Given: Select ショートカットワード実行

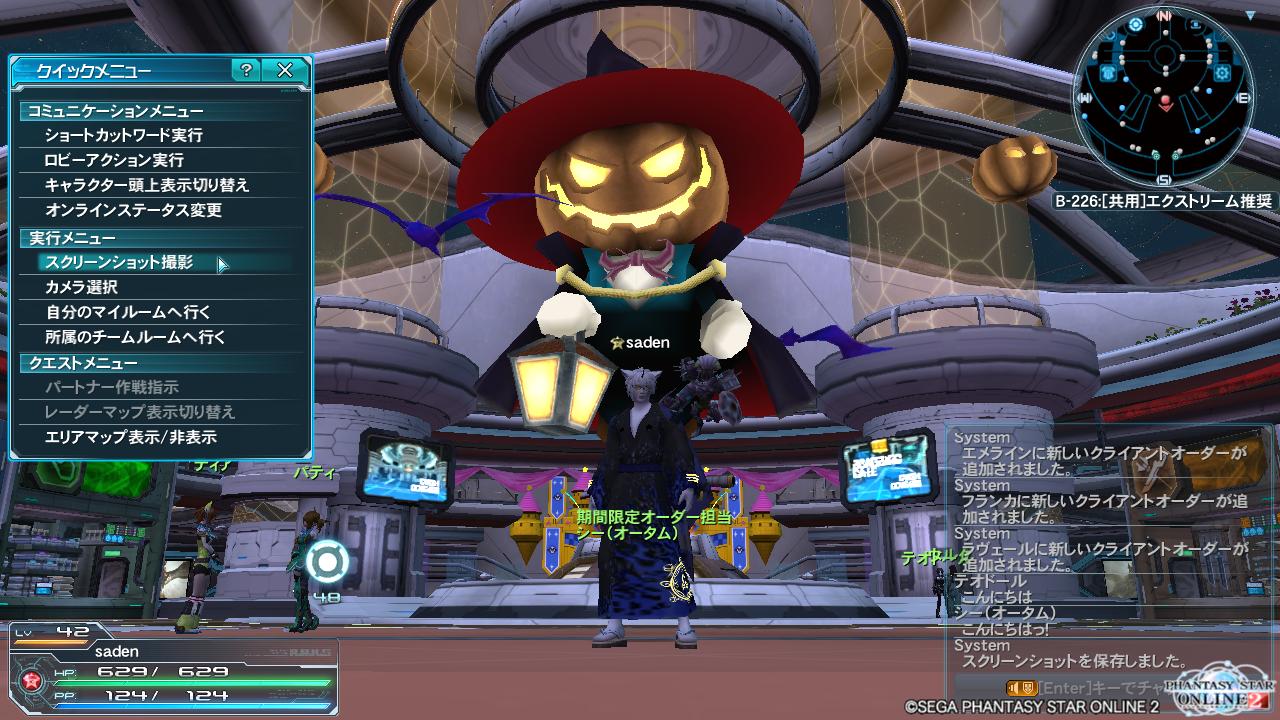Looking at the screenshot, I should [123, 135].
